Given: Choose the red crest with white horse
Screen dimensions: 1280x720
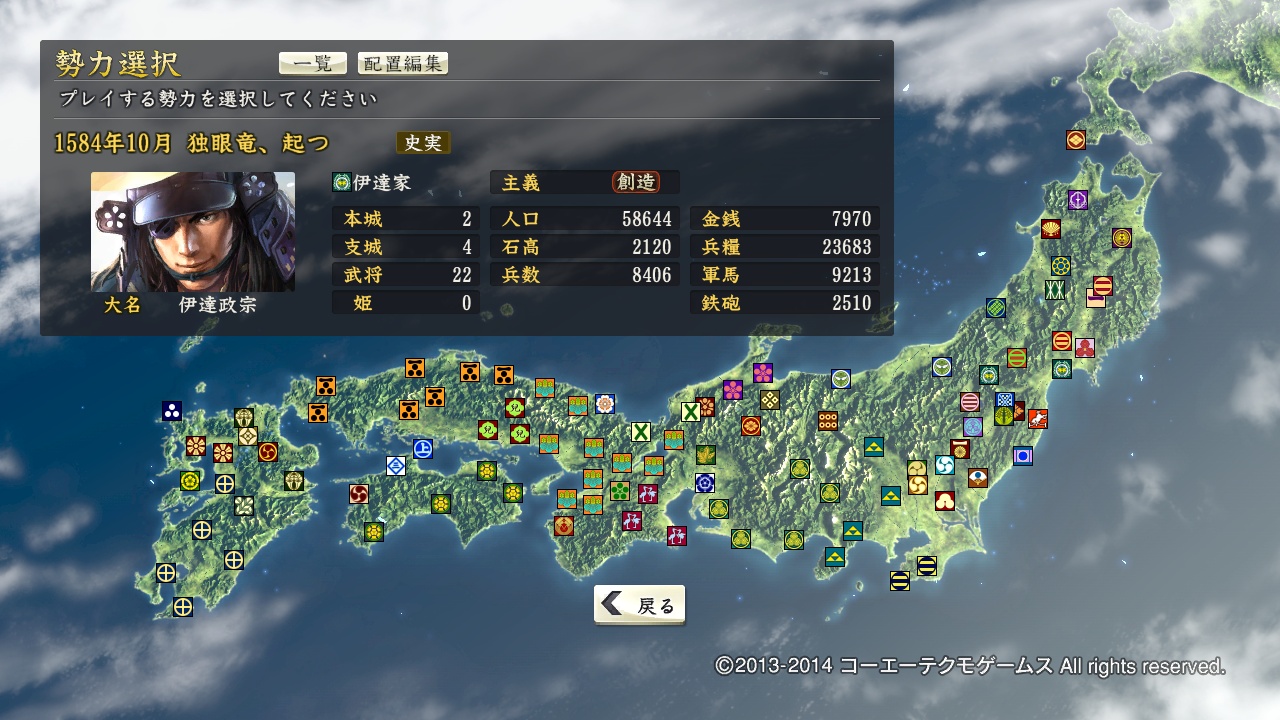Looking at the screenshot, I should [x=1038, y=419].
